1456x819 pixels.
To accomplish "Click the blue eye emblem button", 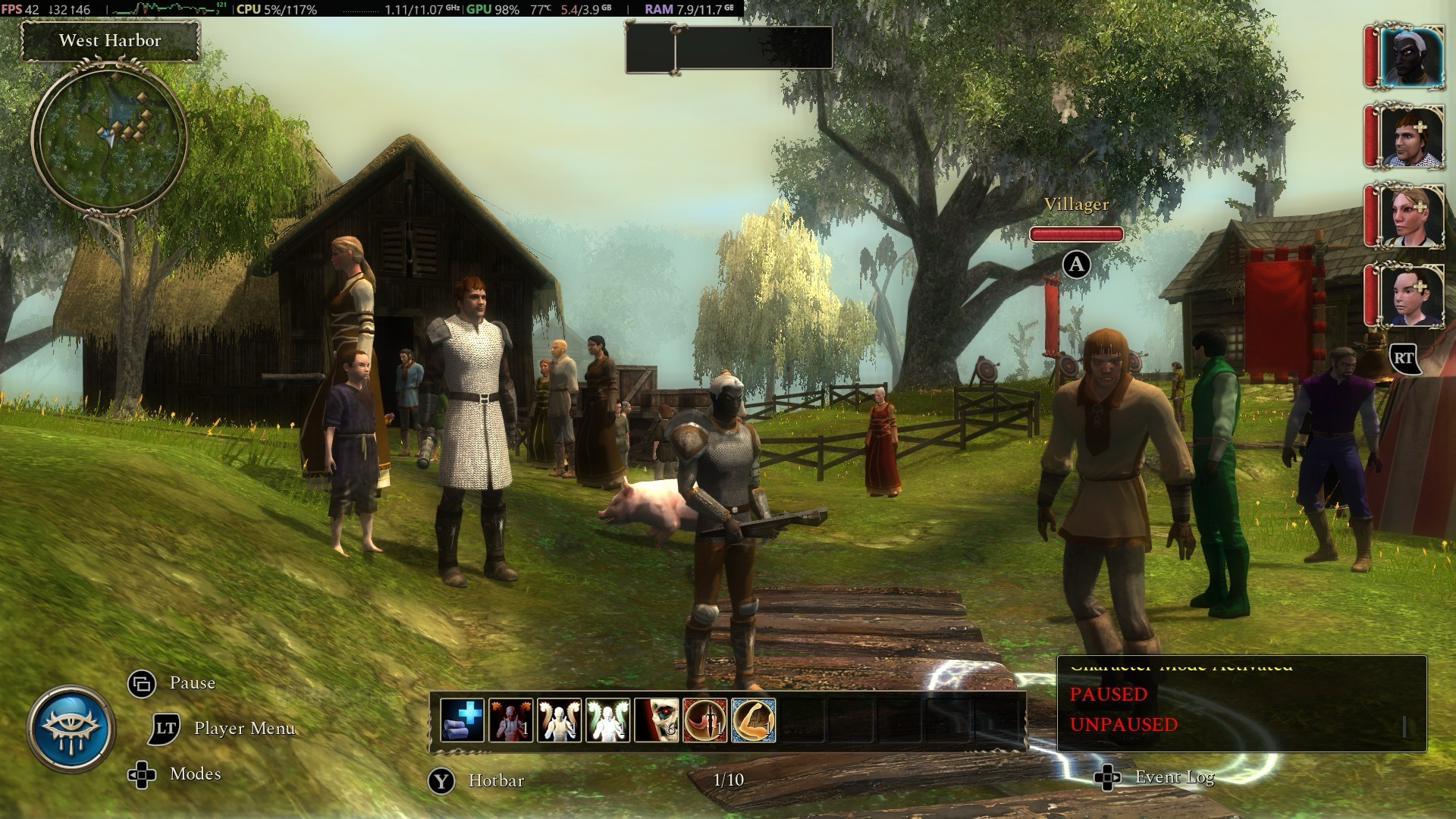I will coord(71,729).
